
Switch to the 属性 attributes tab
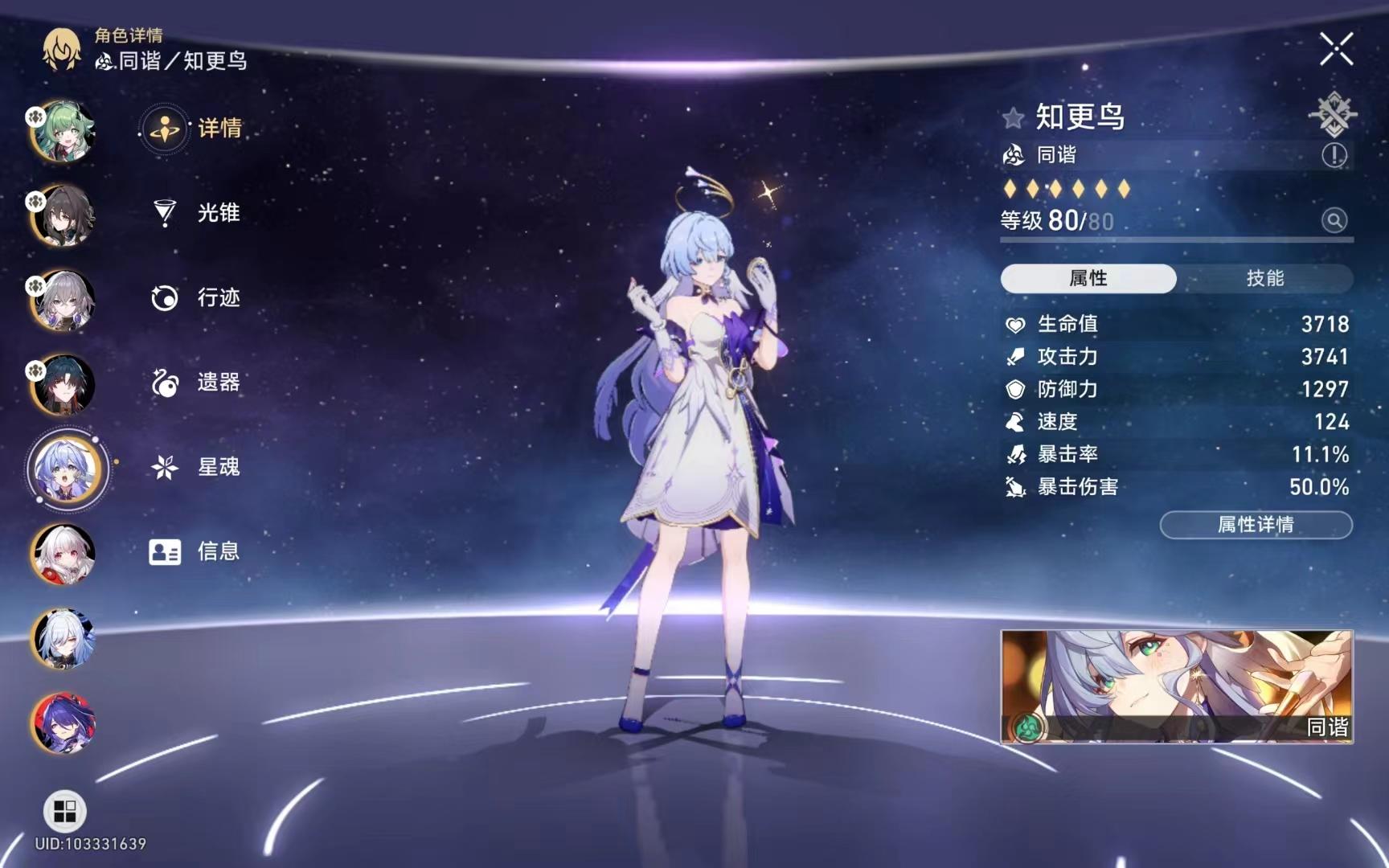pos(1087,278)
